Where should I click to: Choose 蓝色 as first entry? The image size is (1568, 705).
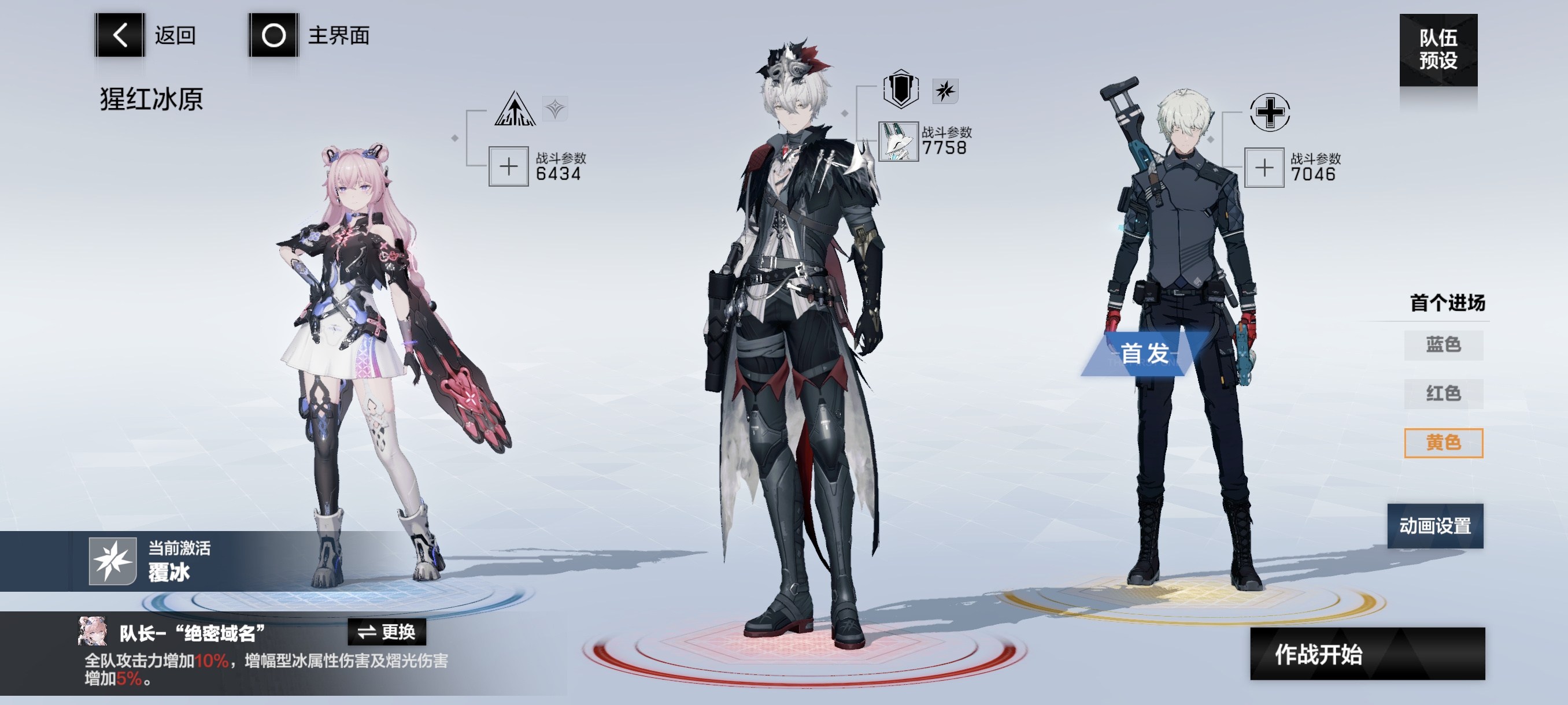[1443, 345]
